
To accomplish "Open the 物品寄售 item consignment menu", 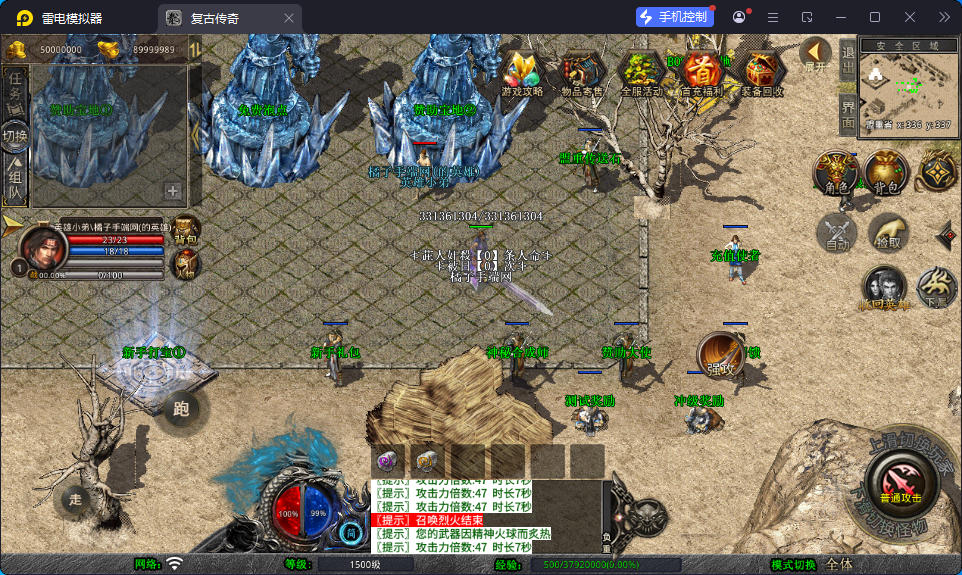I will 580,73.
